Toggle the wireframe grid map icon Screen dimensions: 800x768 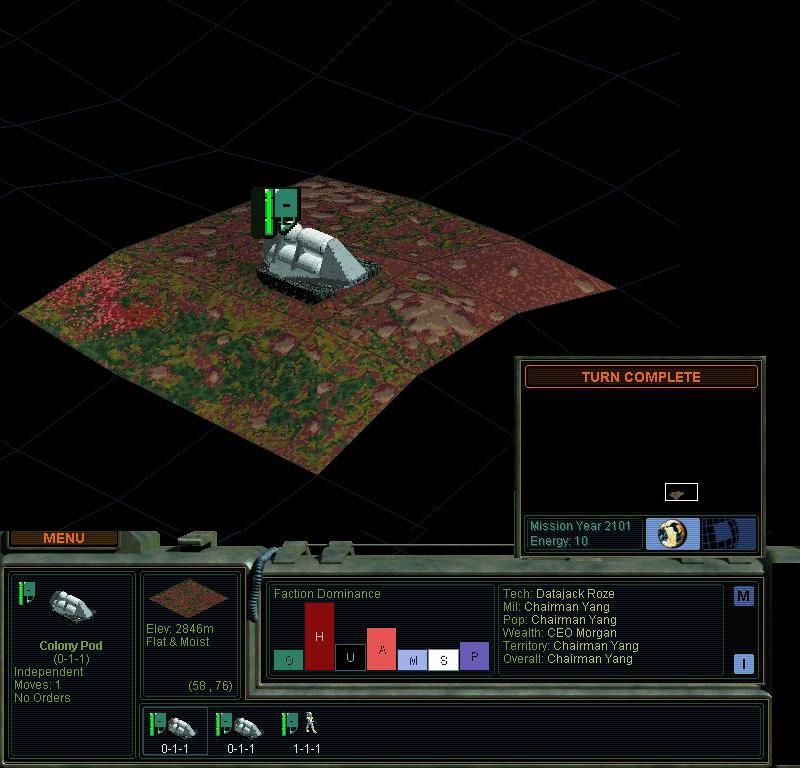[x=728, y=533]
